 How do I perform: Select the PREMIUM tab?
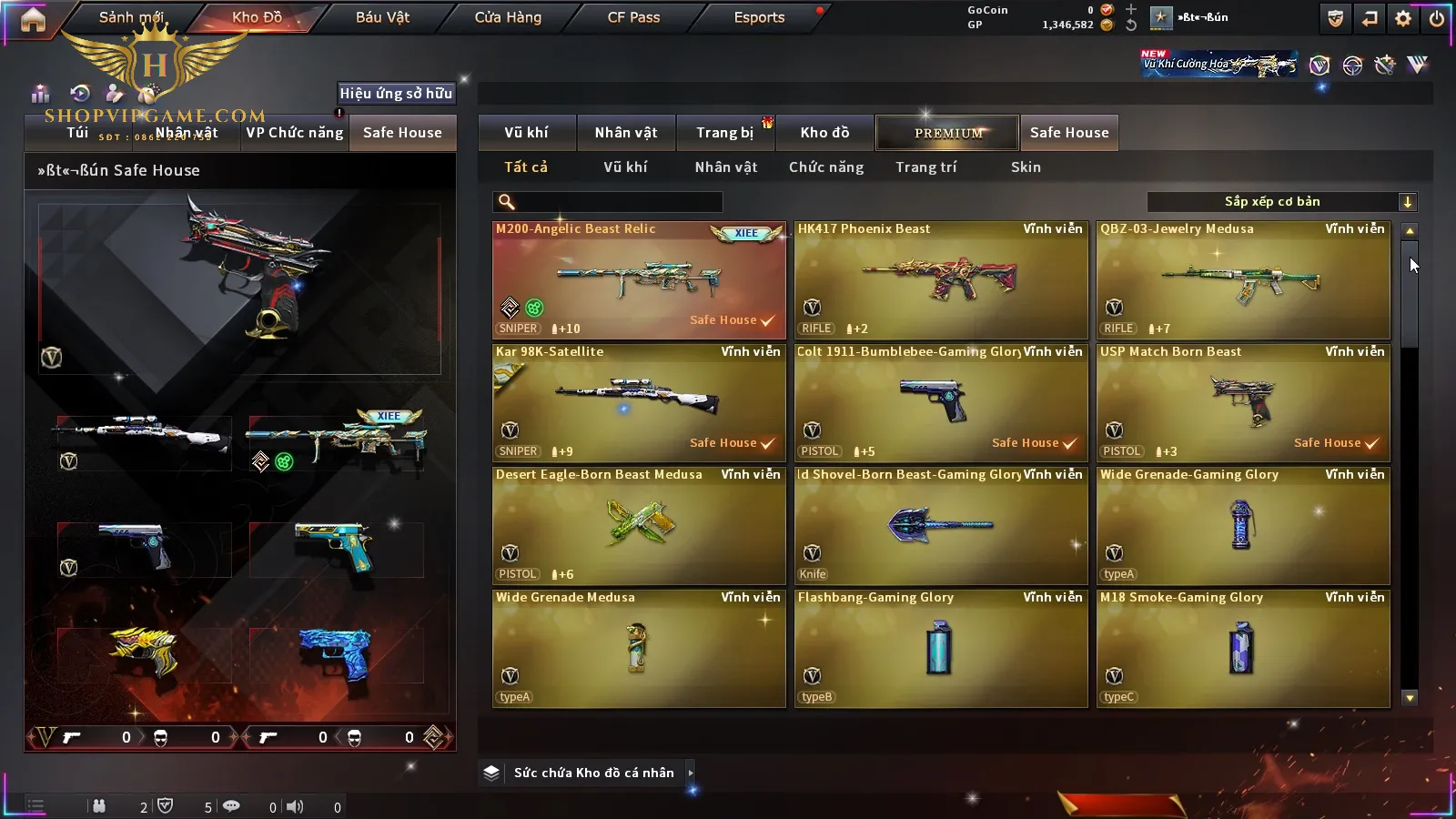[947, 133]
